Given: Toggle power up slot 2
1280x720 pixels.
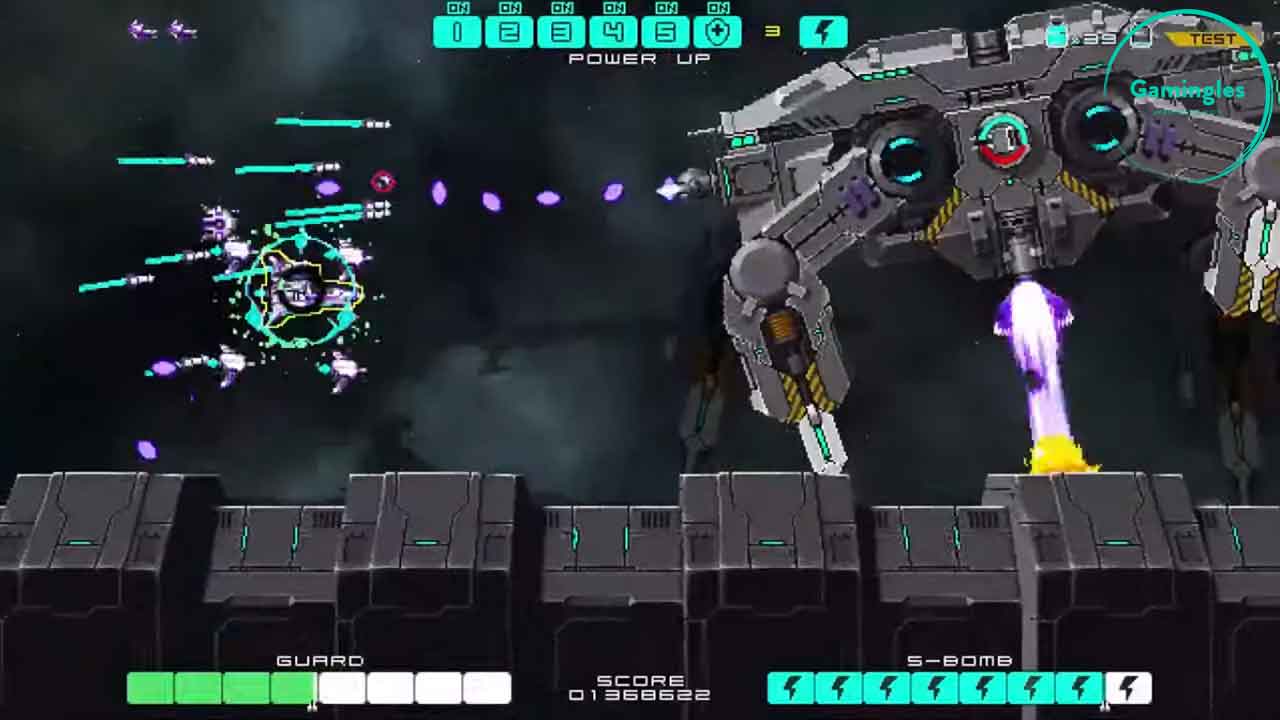Looking at the screenshot, I should (x=509, y=32).
